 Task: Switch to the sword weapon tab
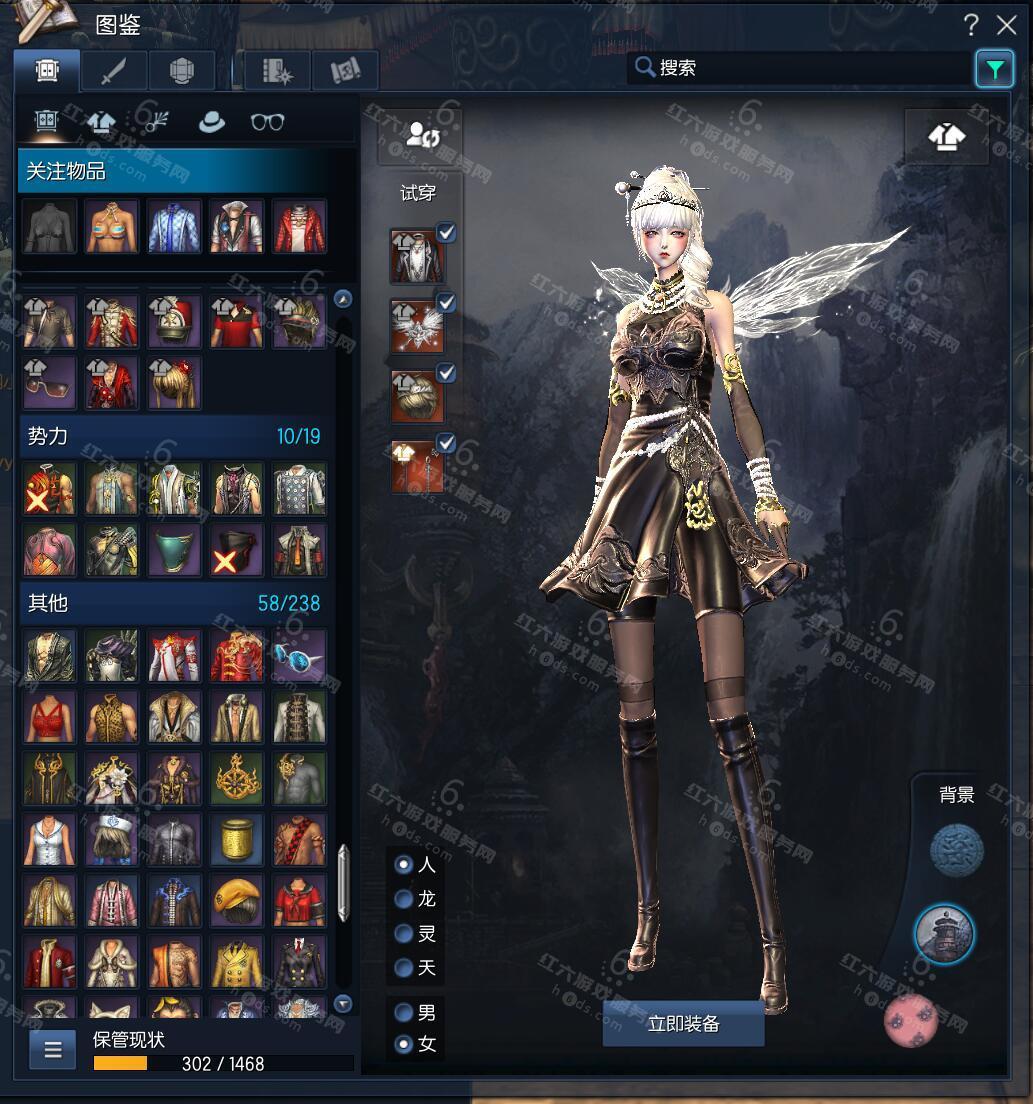114,70
